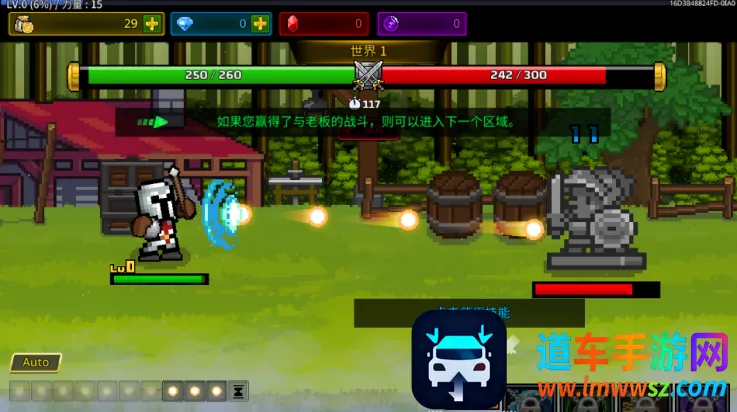
Task: Add diamonds with the blue gem plus button
Action: (x=259, y=23)
